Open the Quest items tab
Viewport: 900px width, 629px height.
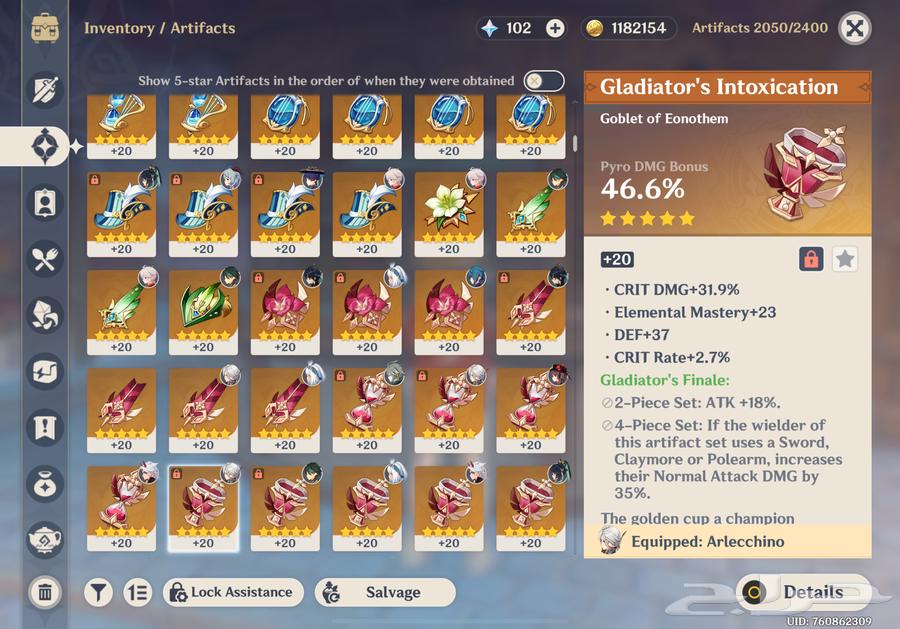pos(45,428)
